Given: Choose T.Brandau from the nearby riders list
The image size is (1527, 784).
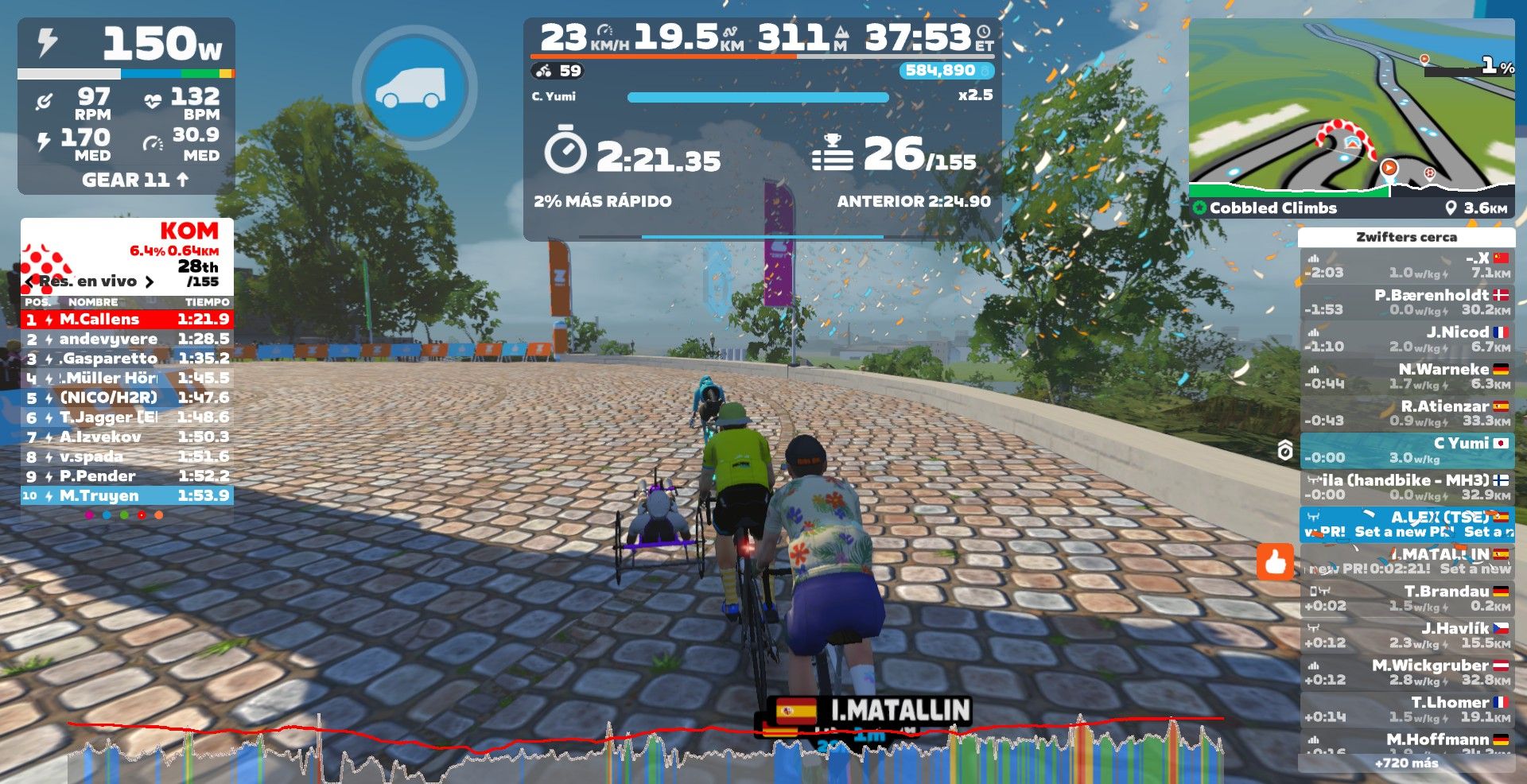Looking at the screenshot, I should click(x=1406, y=598).
